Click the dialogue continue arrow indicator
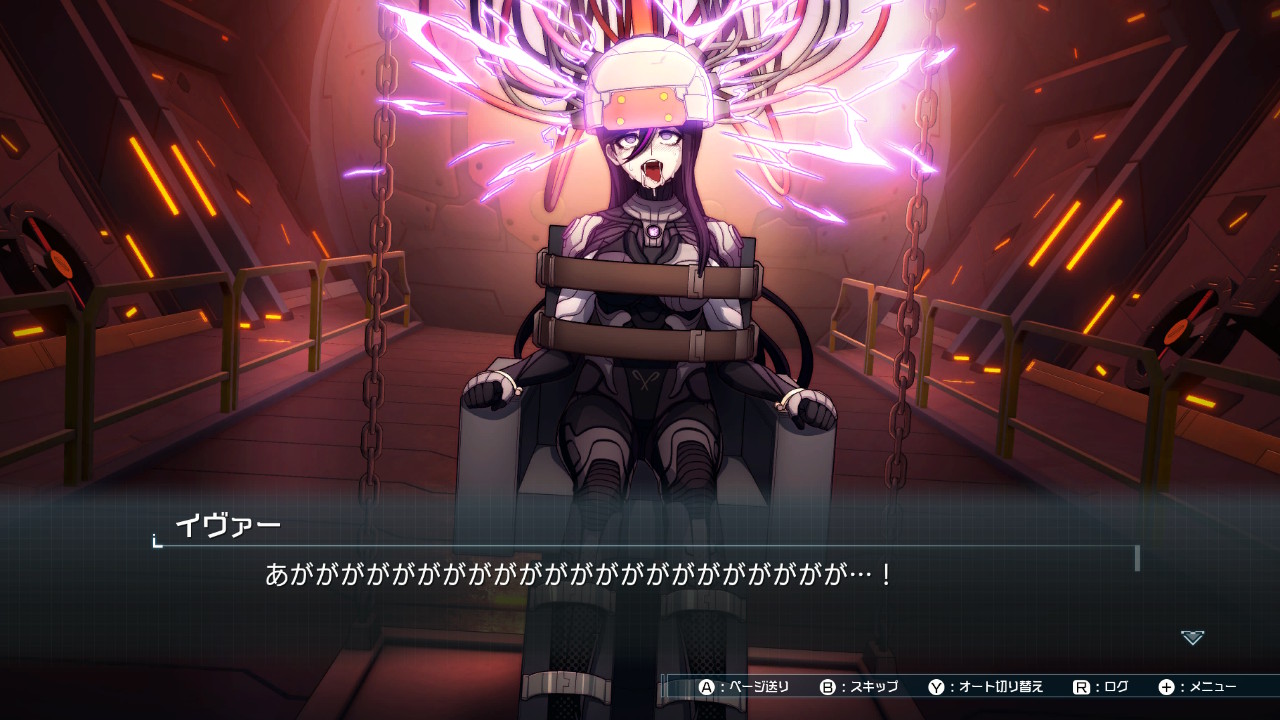1280x720 pixels. (x=1192, y=637)
